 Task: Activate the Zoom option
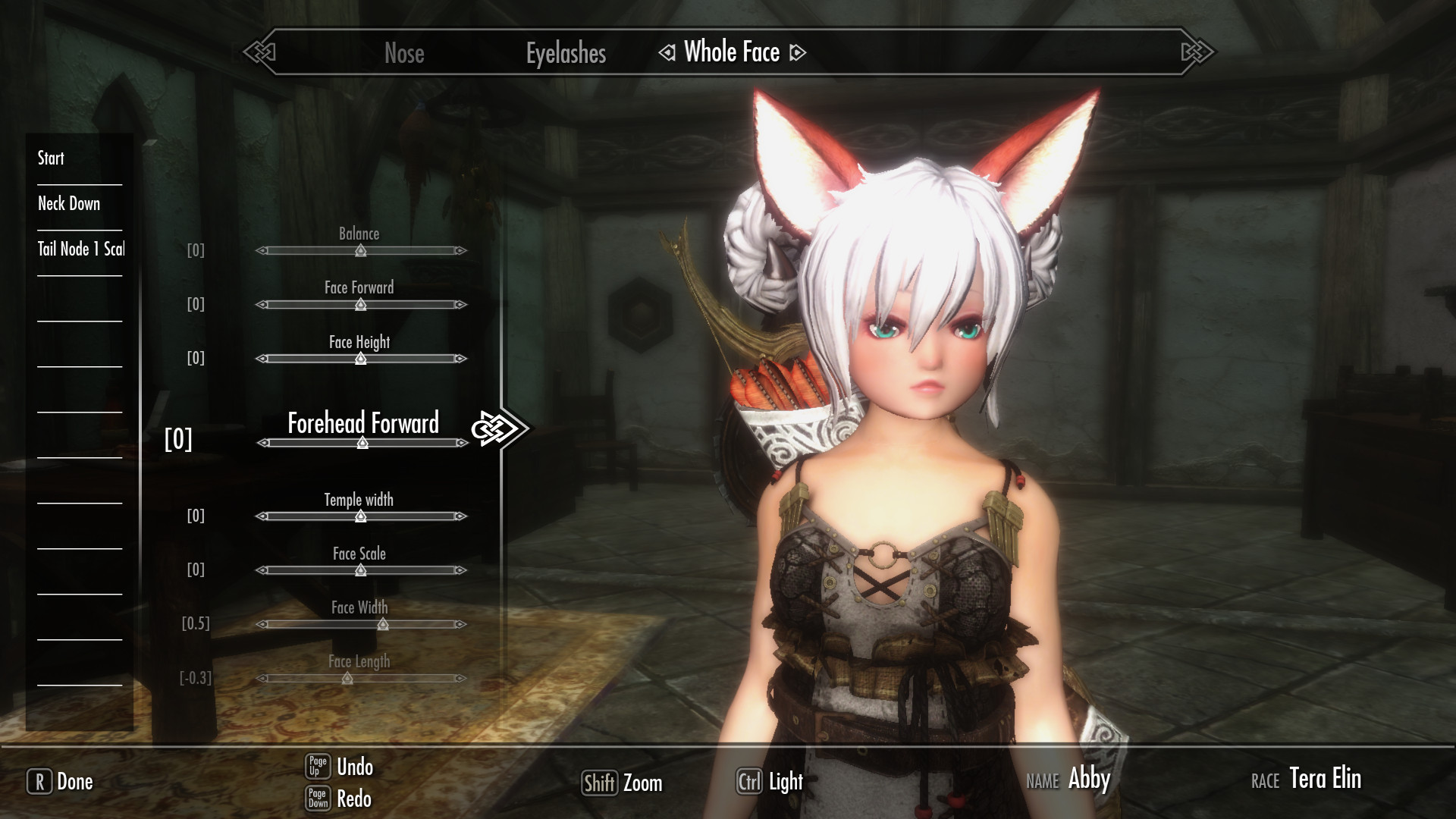point(622,783)
